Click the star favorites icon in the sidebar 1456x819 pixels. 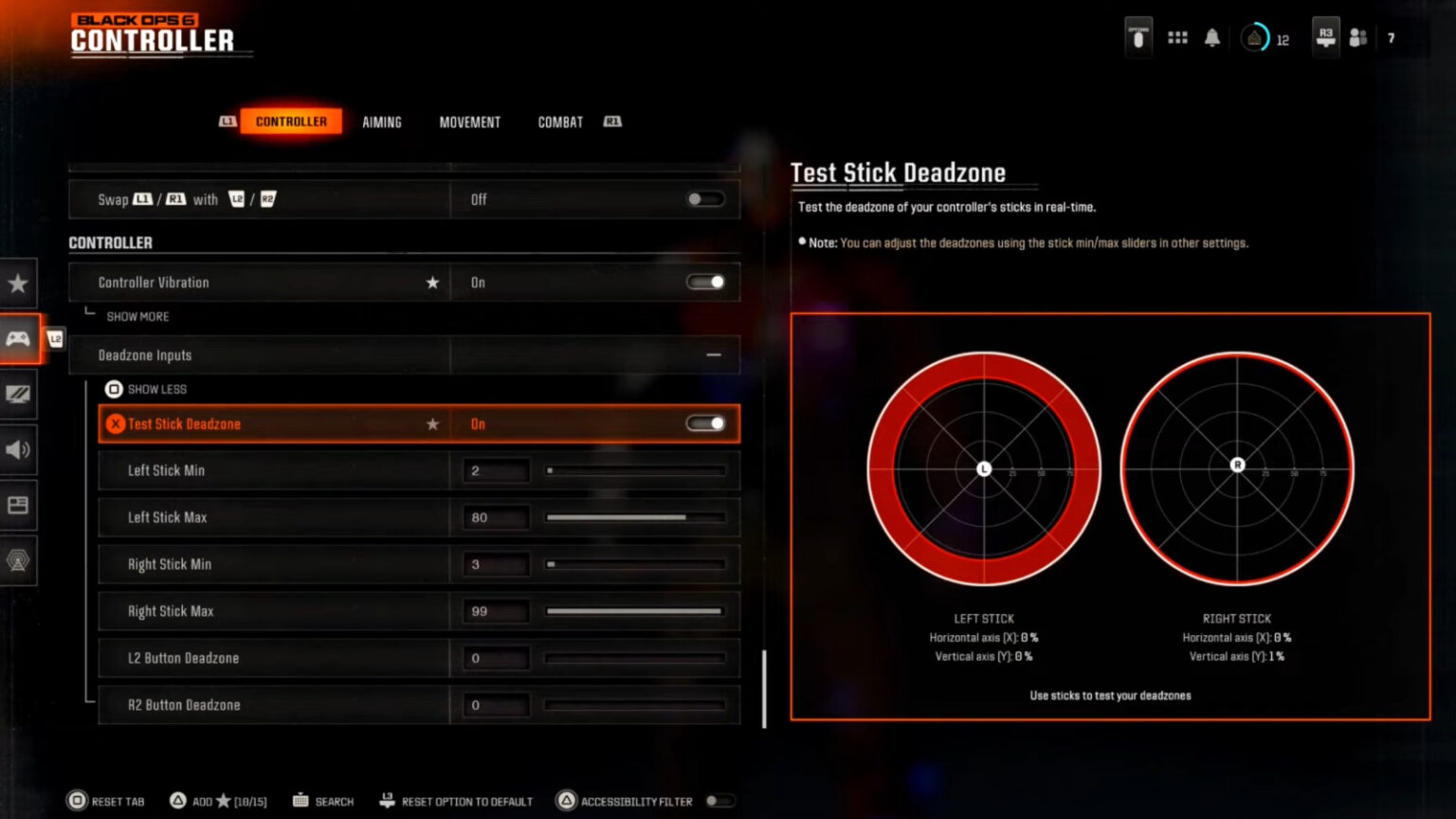click(x=19, y=282)
